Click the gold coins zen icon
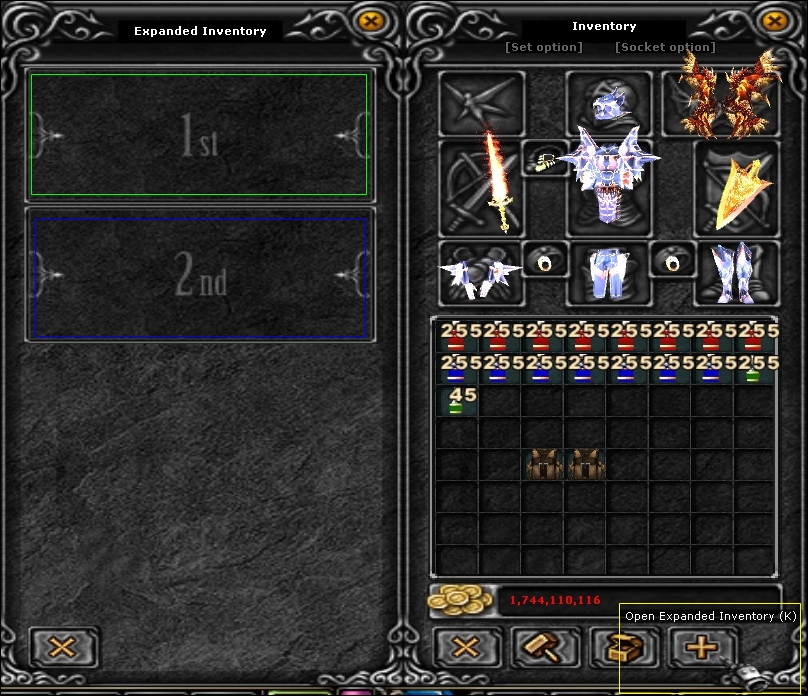808x696 pixels. (461, 600)
